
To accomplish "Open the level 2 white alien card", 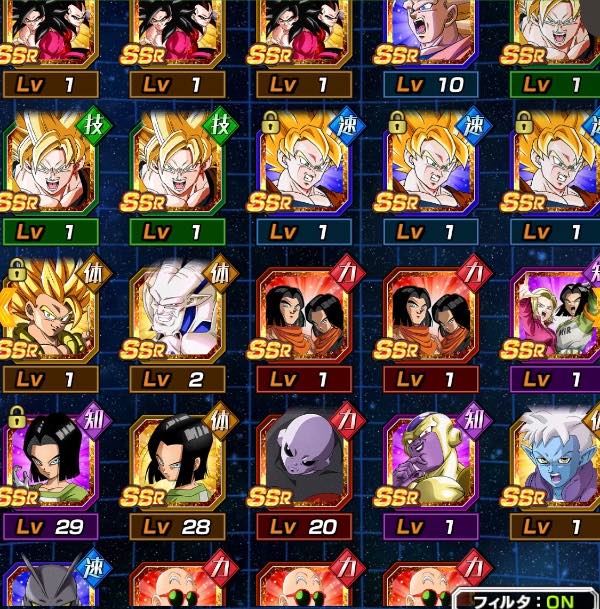I will [x=178, y=314].
